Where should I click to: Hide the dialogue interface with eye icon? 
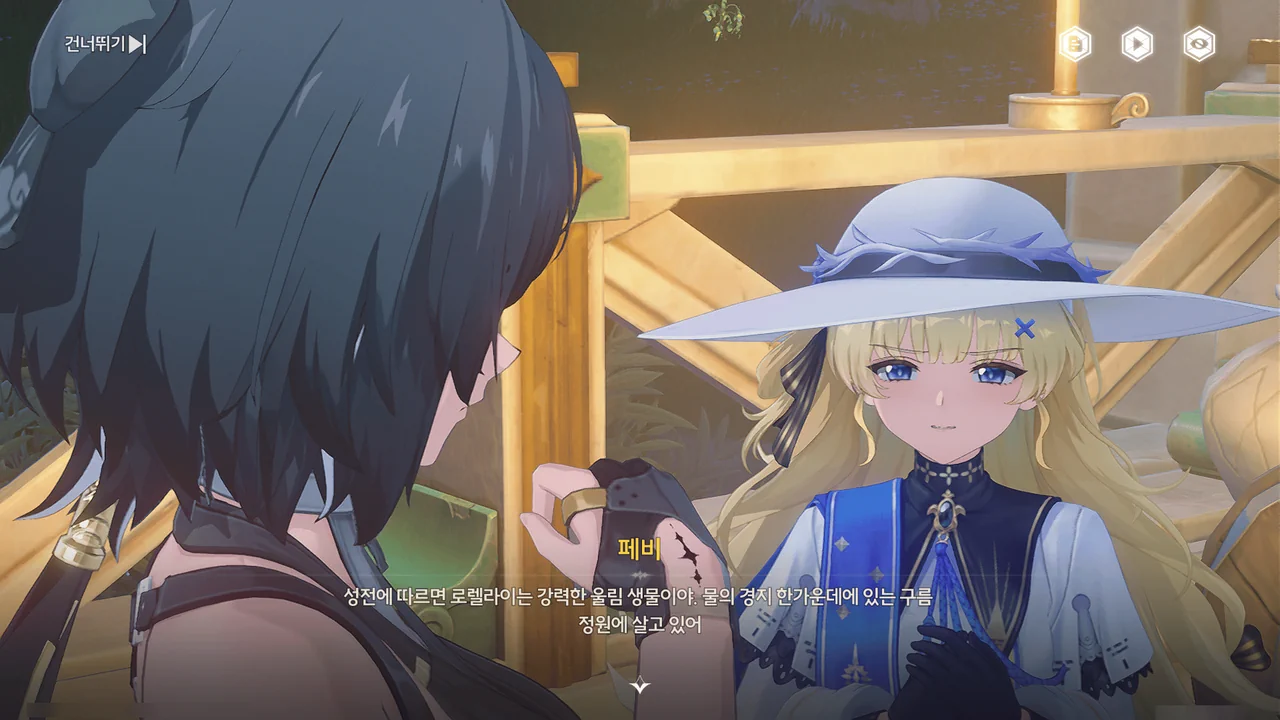(x=1199, y=44)
